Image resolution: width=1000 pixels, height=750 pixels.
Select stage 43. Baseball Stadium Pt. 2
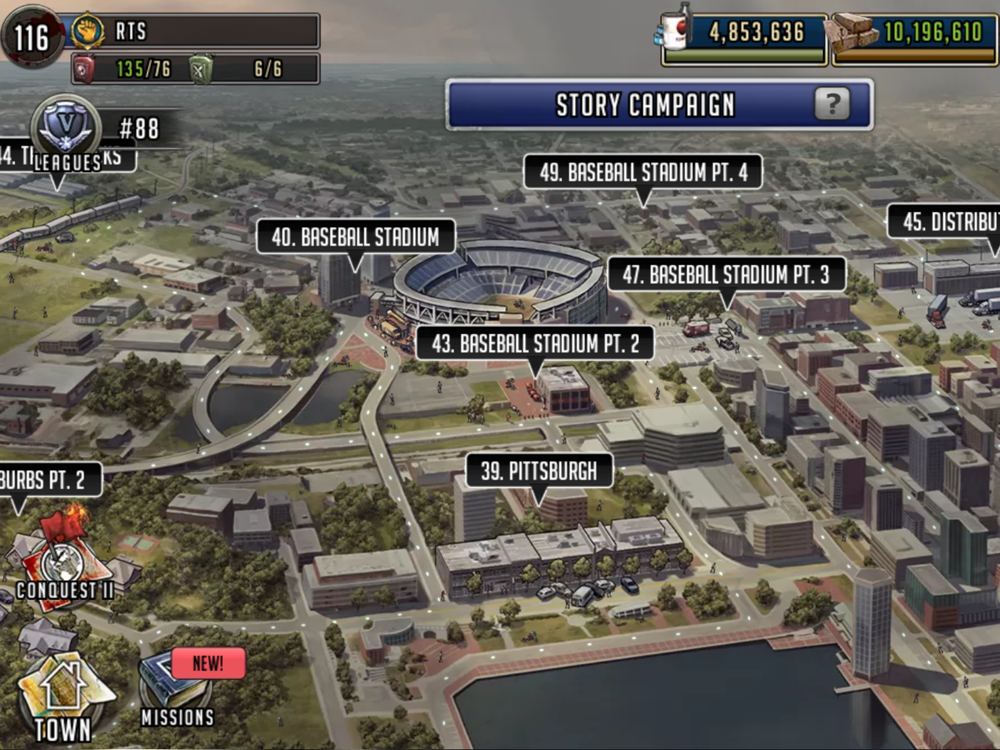(x=535, y=345)
